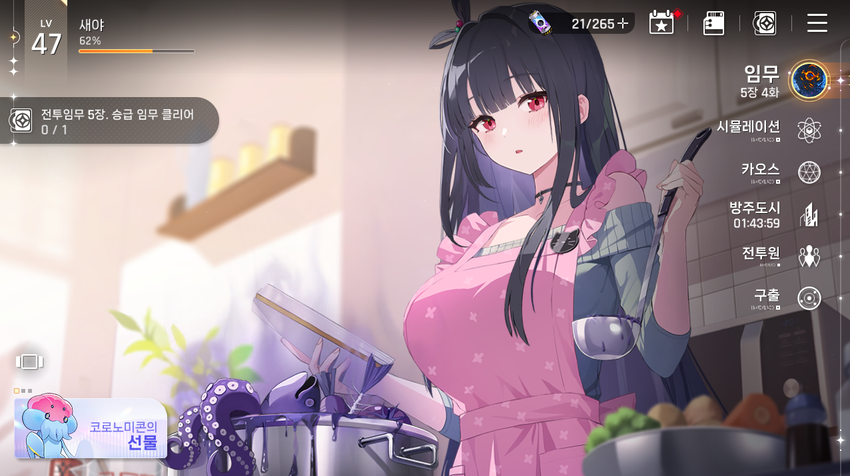
Task: Open the 코로노미콘의 선물 event banner
Action: (x=90, y=427)
